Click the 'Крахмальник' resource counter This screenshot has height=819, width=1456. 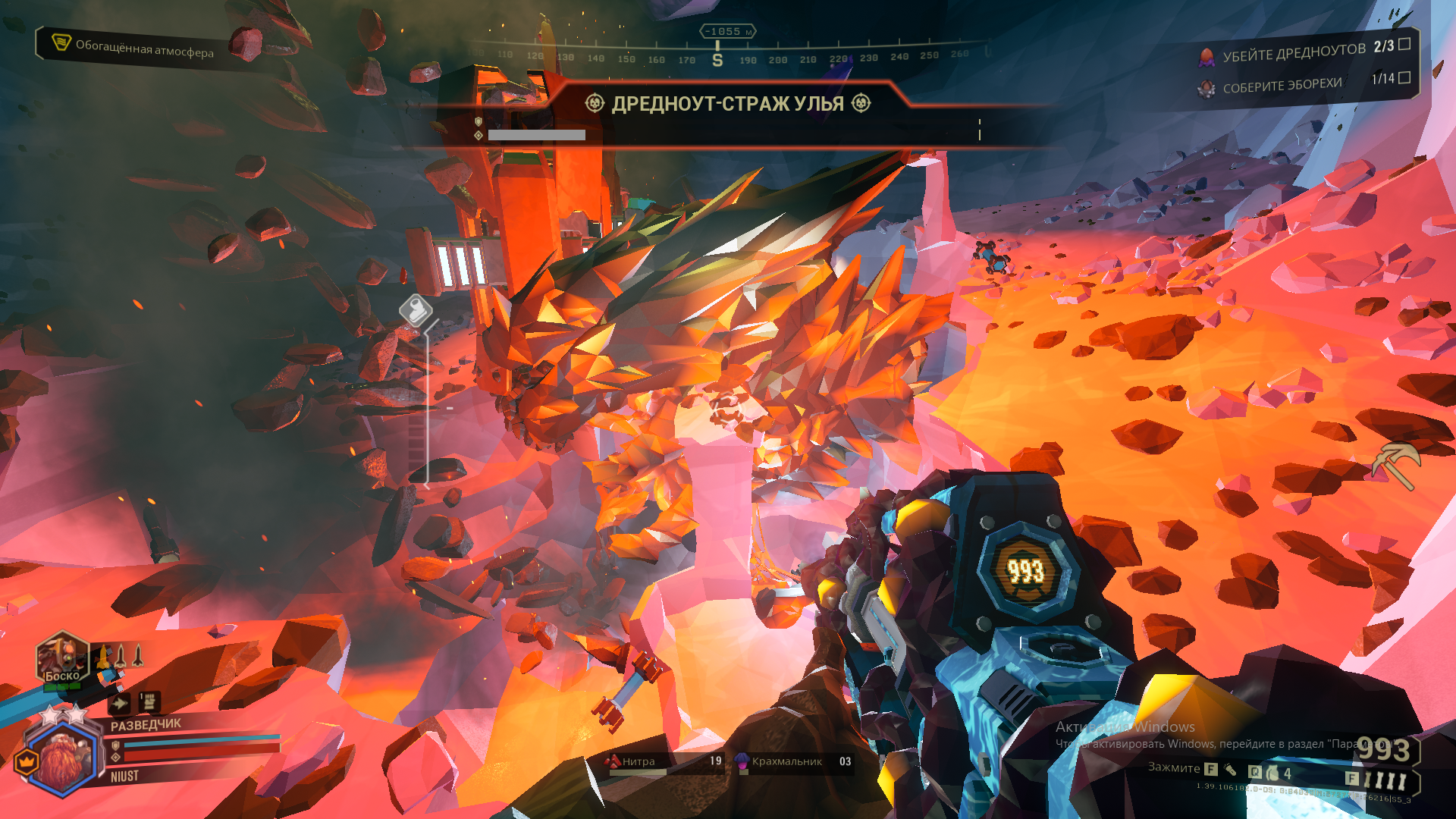(793, 761)
